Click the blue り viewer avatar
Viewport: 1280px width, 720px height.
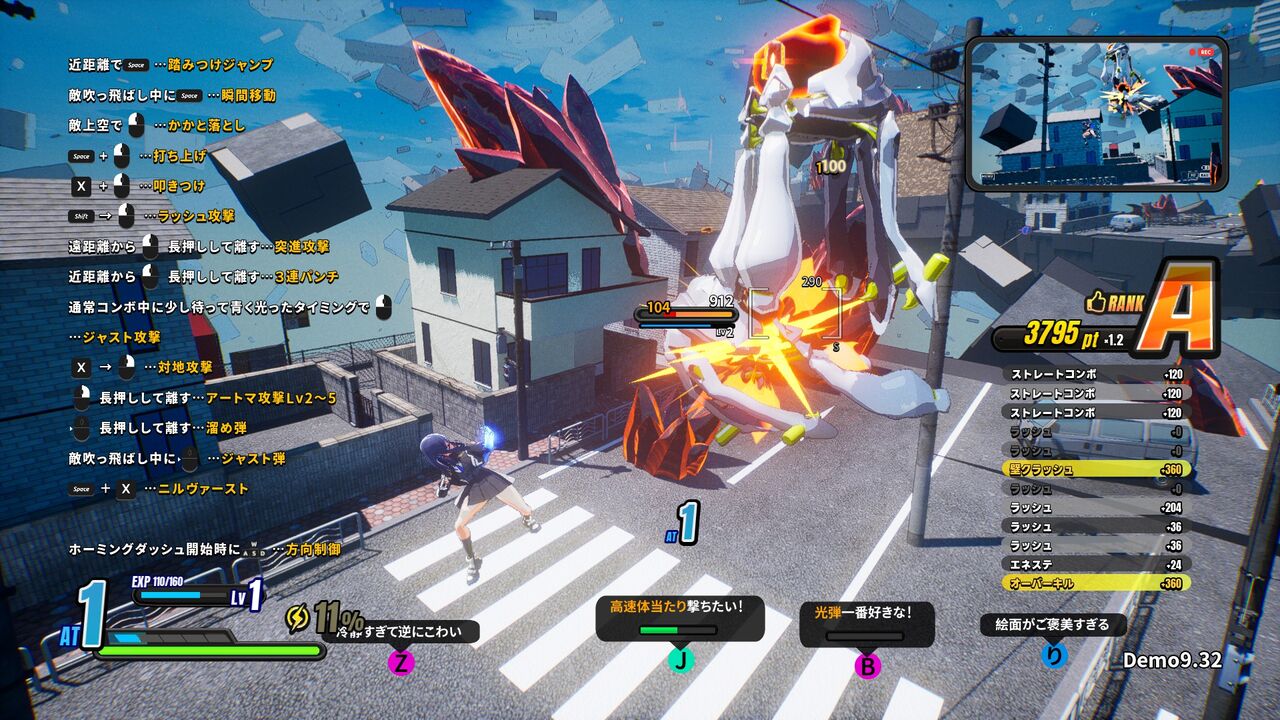(x=1054, y=655)
